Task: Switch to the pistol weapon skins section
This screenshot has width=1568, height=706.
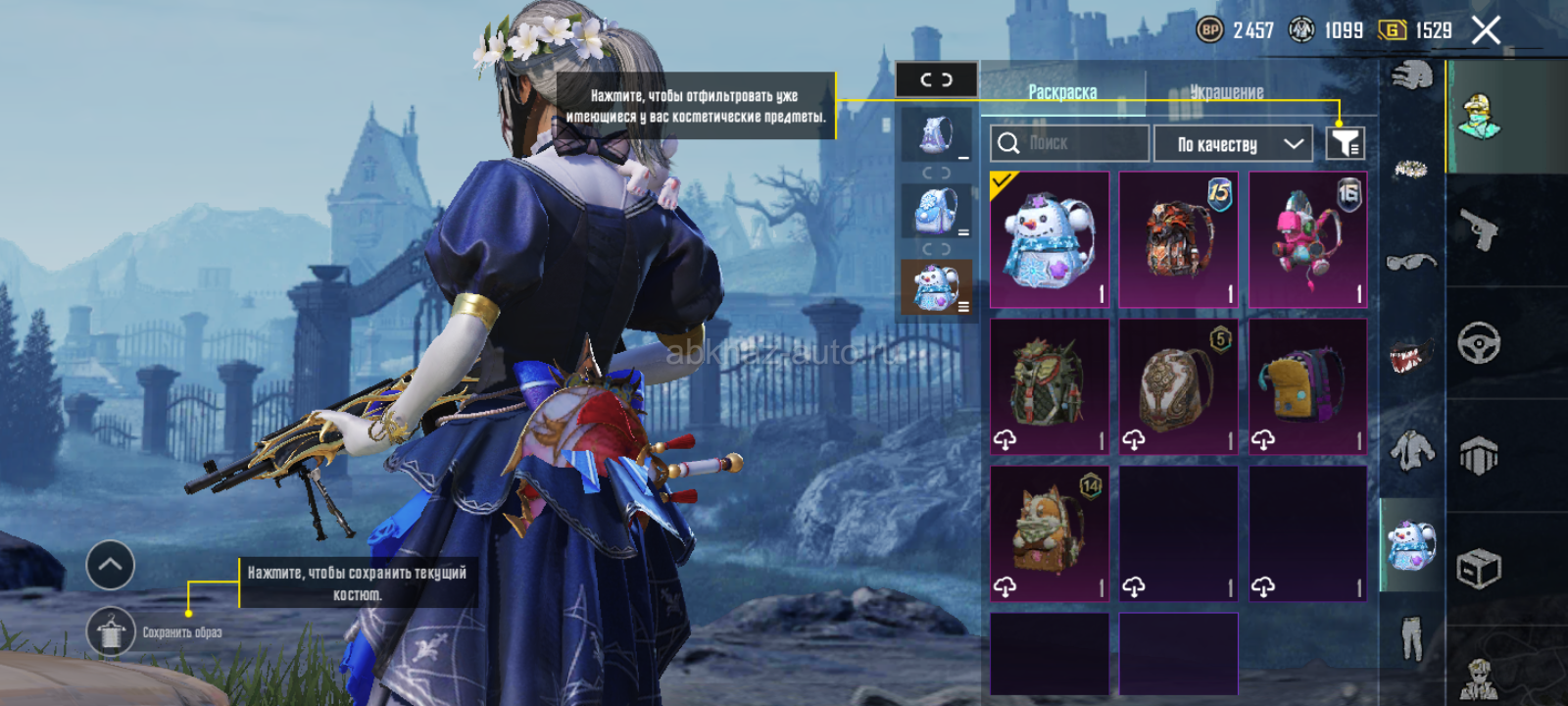Action: 1479,230
